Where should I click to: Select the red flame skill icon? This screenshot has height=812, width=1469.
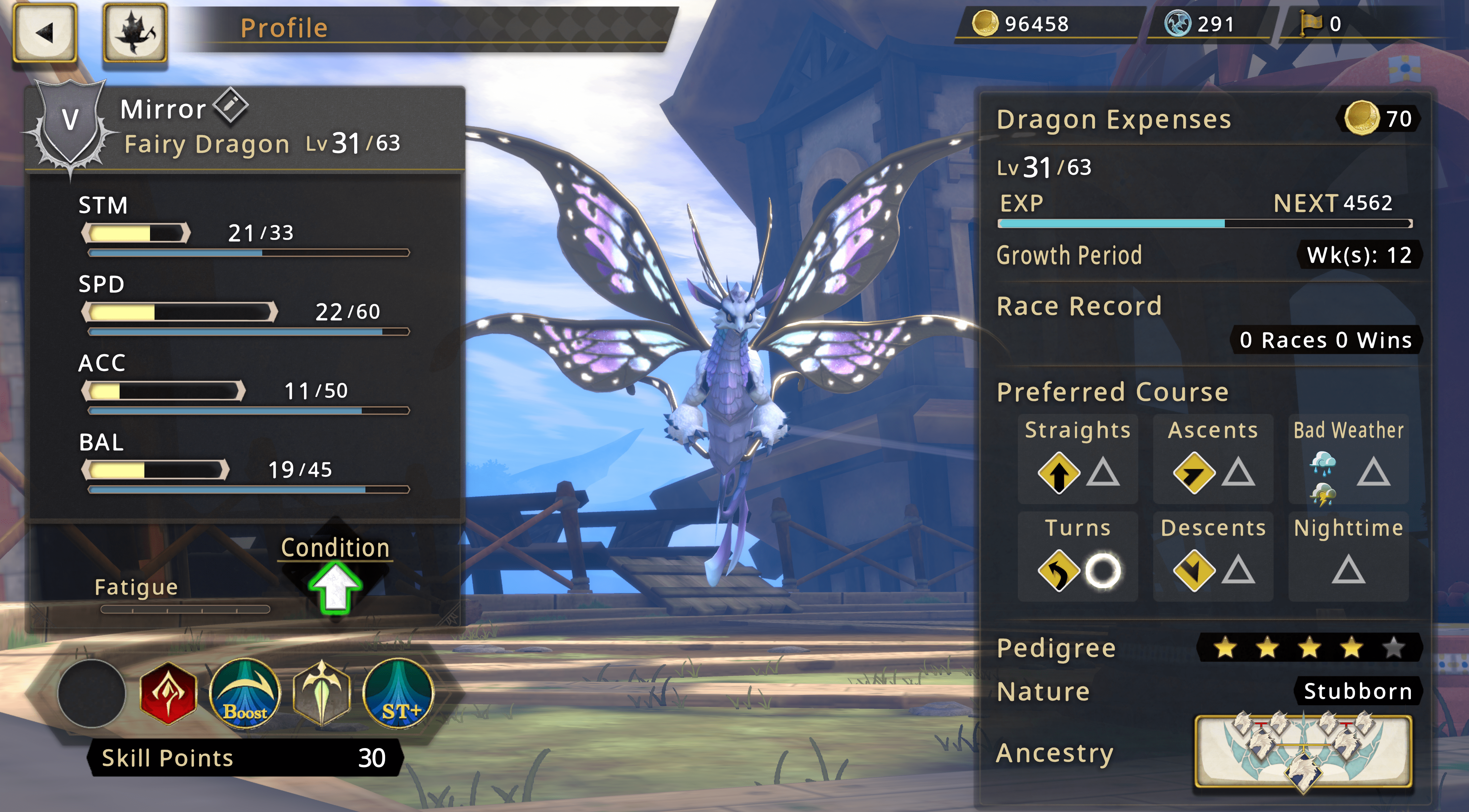[x=168, y=693]
